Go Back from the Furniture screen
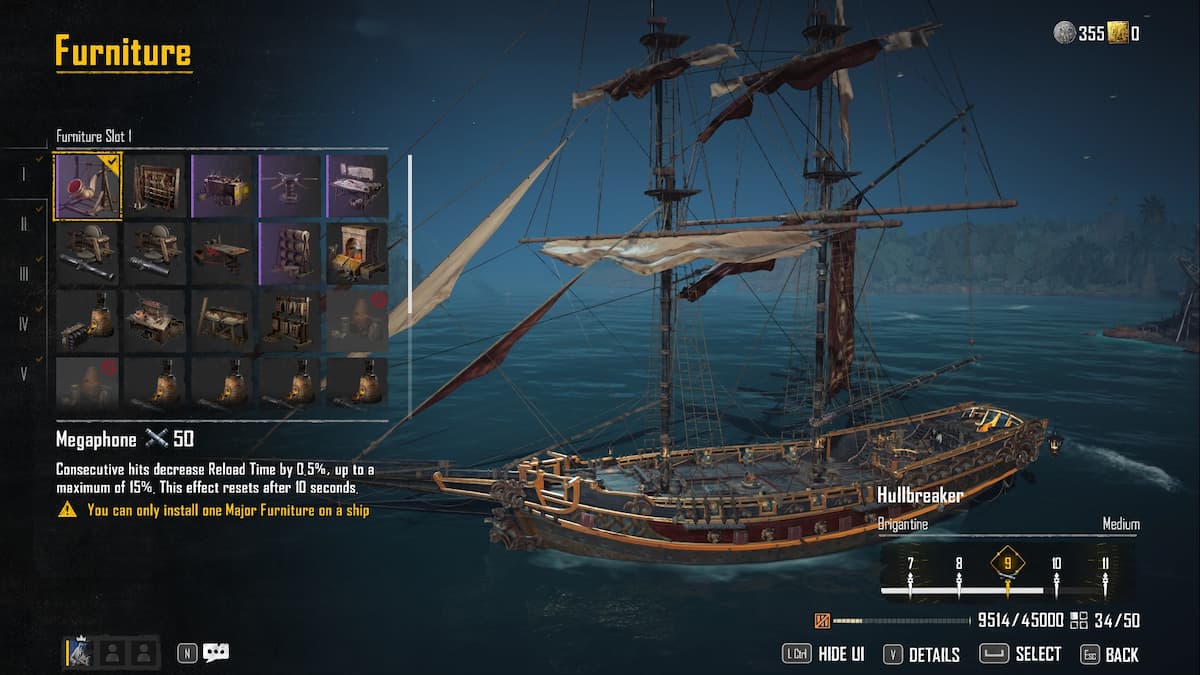 [x=1121, y=655]
